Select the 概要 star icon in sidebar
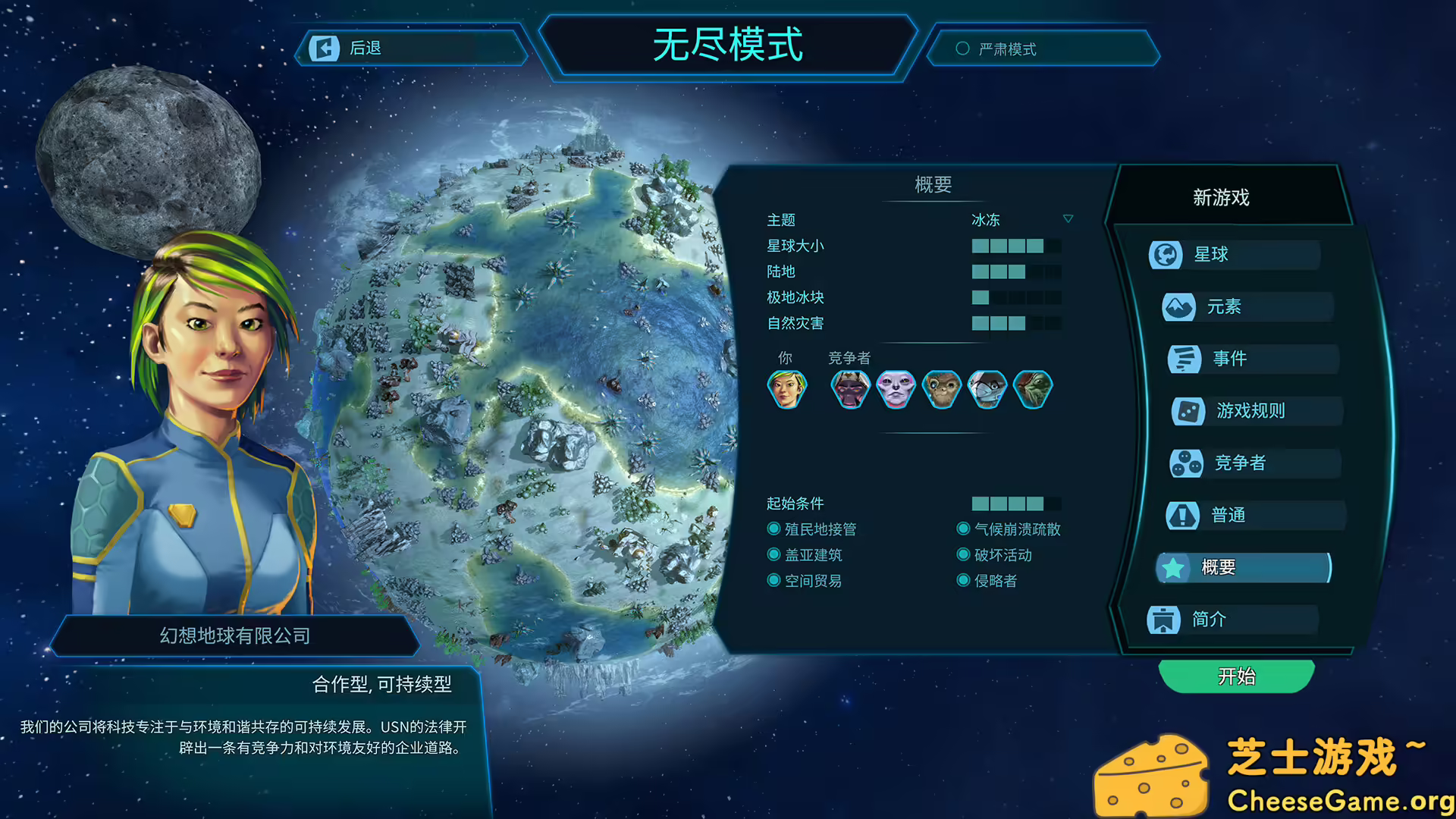Viewport: 1456px width, 819px height. (1172, 566)
